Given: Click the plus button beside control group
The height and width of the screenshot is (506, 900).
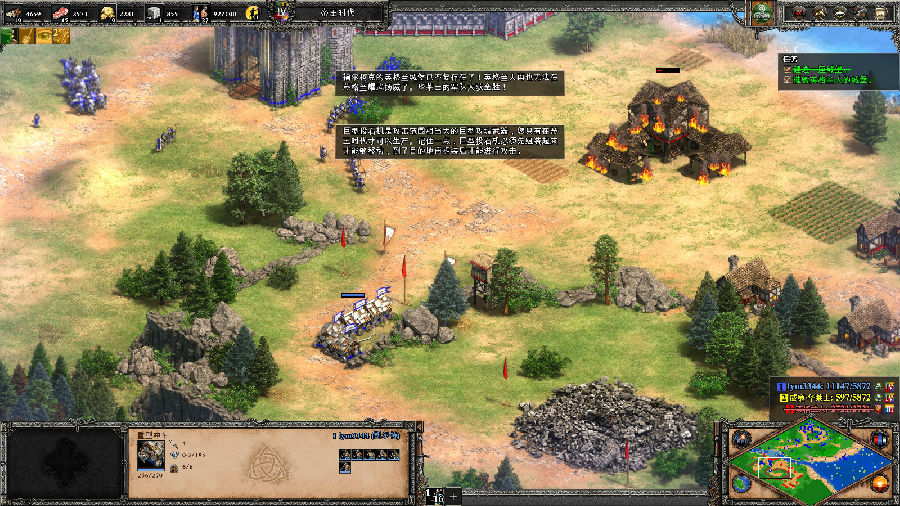Looking at the screenshot, I should pos(454,495).
